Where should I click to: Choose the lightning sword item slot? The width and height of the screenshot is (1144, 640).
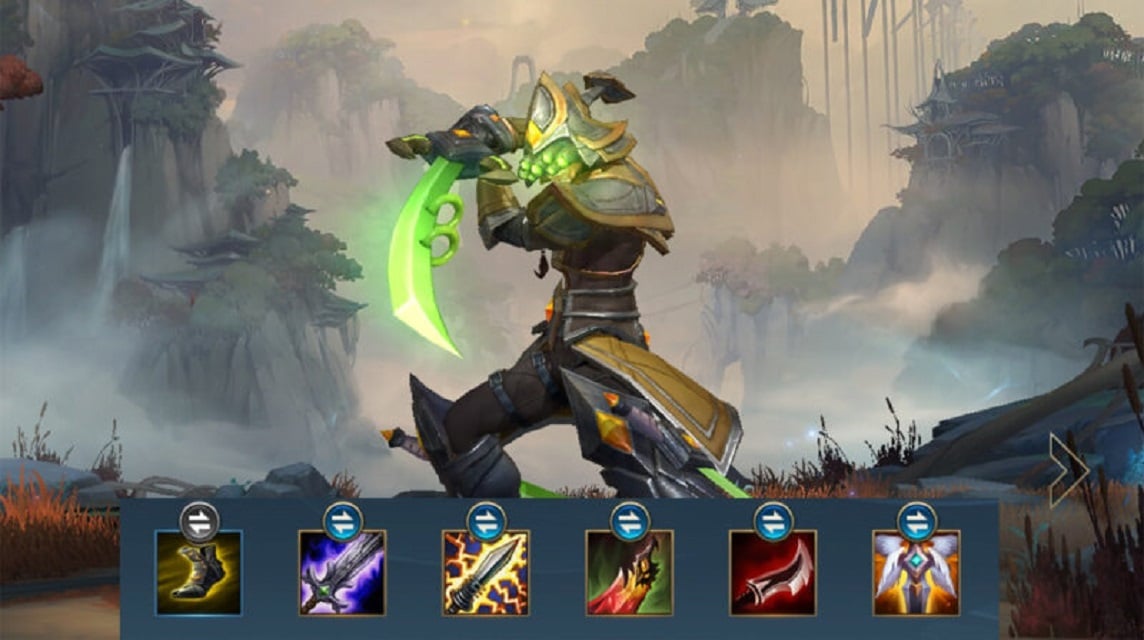(x=486, y=573)
